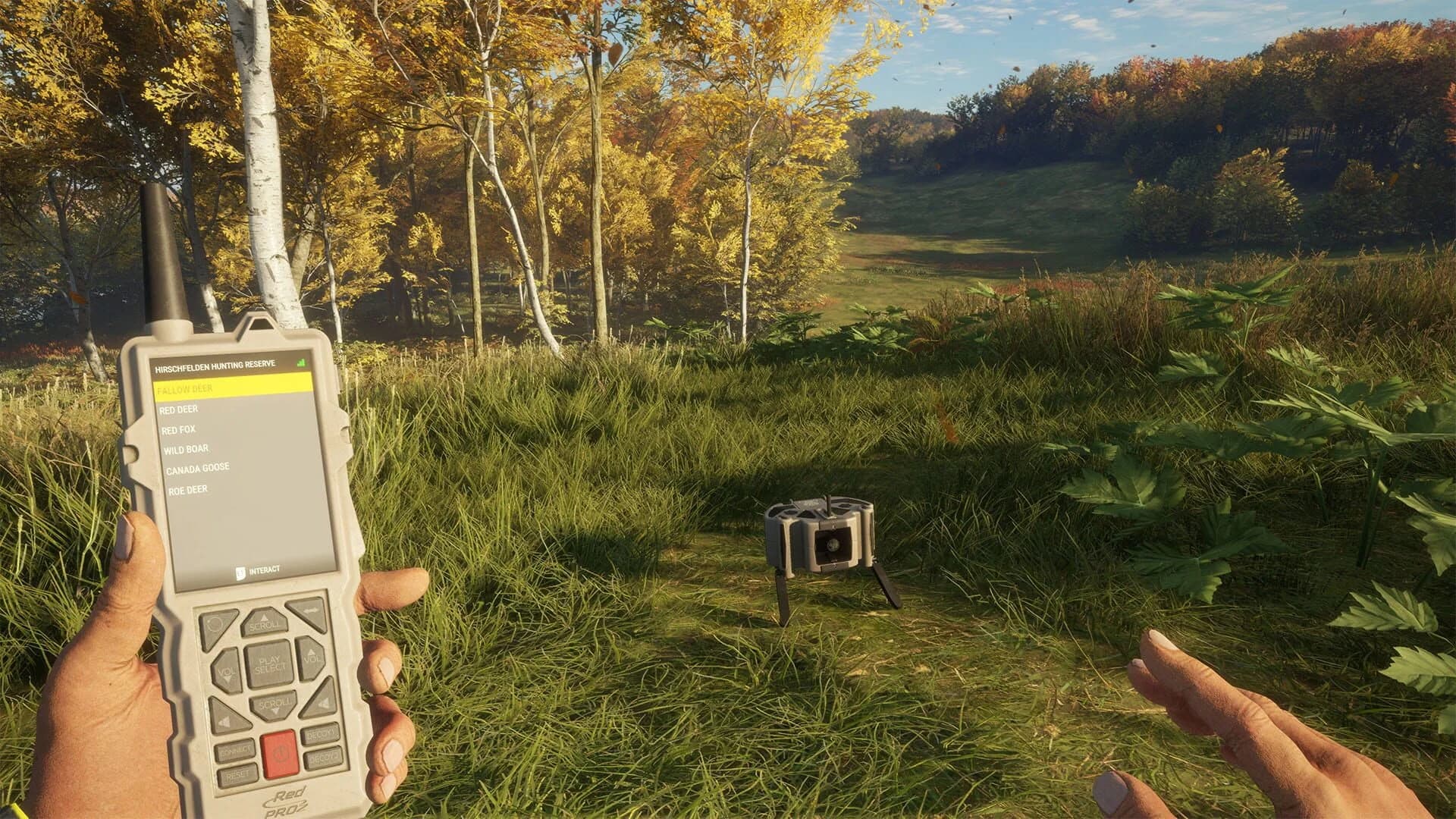Click the INTERACT prompt icon on screen
The height and width of the screenshot is (819, 1456).
pyautogui.click(x=240, y=573)
